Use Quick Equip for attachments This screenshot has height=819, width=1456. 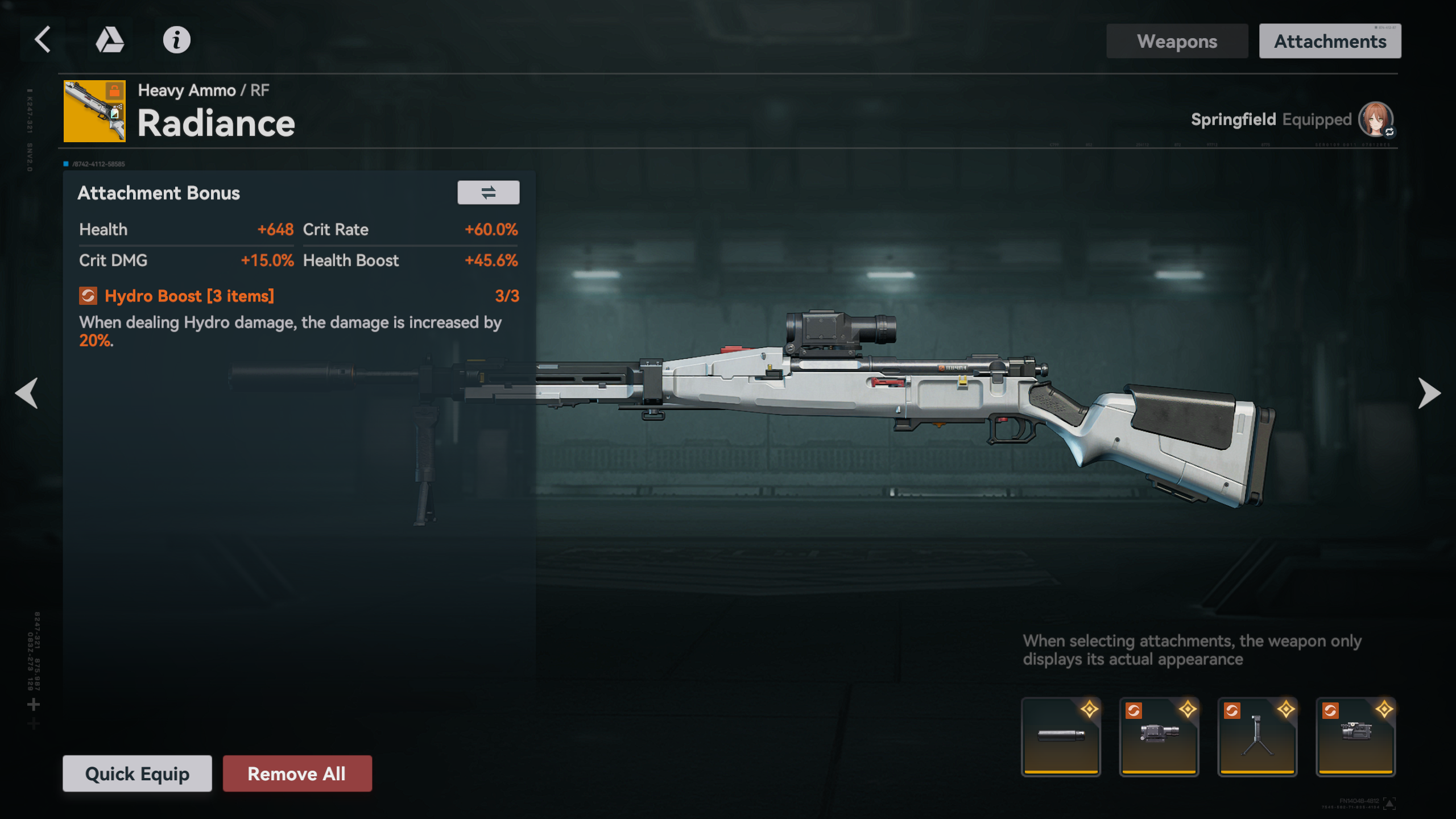click(x=137, y=773)
